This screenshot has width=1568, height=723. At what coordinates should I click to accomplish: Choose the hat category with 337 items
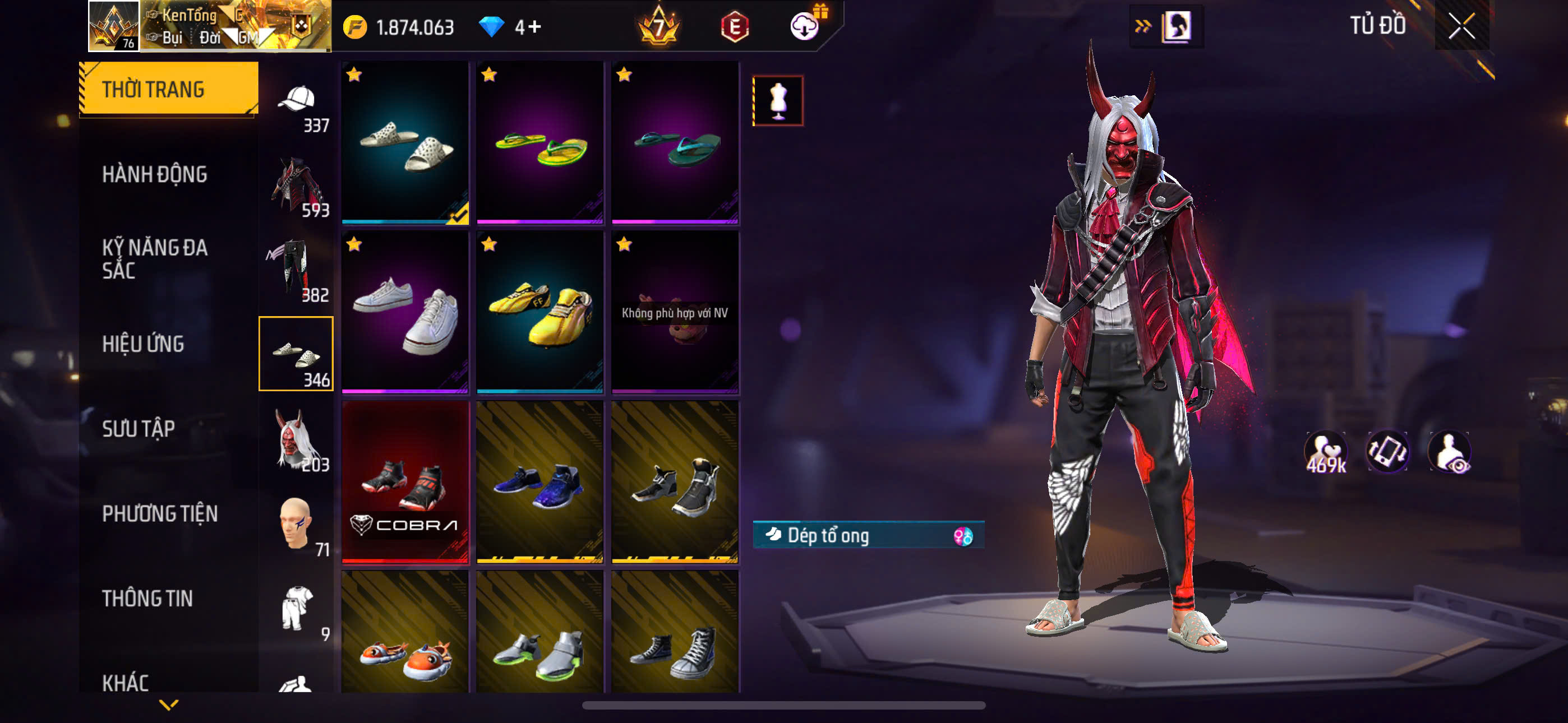point(297,106)
